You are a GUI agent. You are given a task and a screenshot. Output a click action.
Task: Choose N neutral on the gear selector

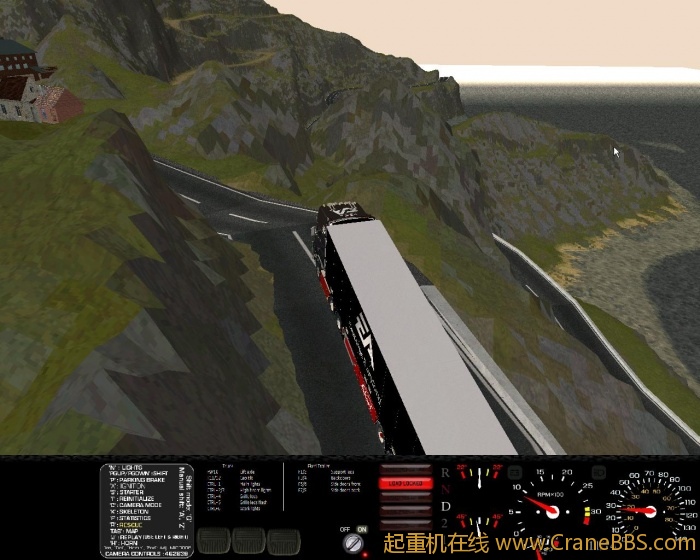coord(445,489)
